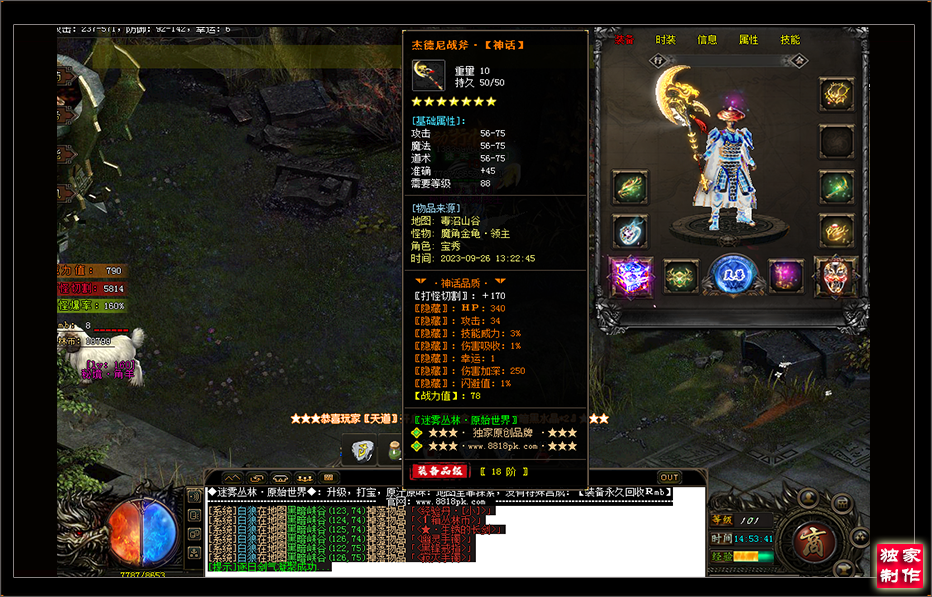Switch to the 时装 (fashion) tab
Screen dimensions: 932x597
pos(665,40)
